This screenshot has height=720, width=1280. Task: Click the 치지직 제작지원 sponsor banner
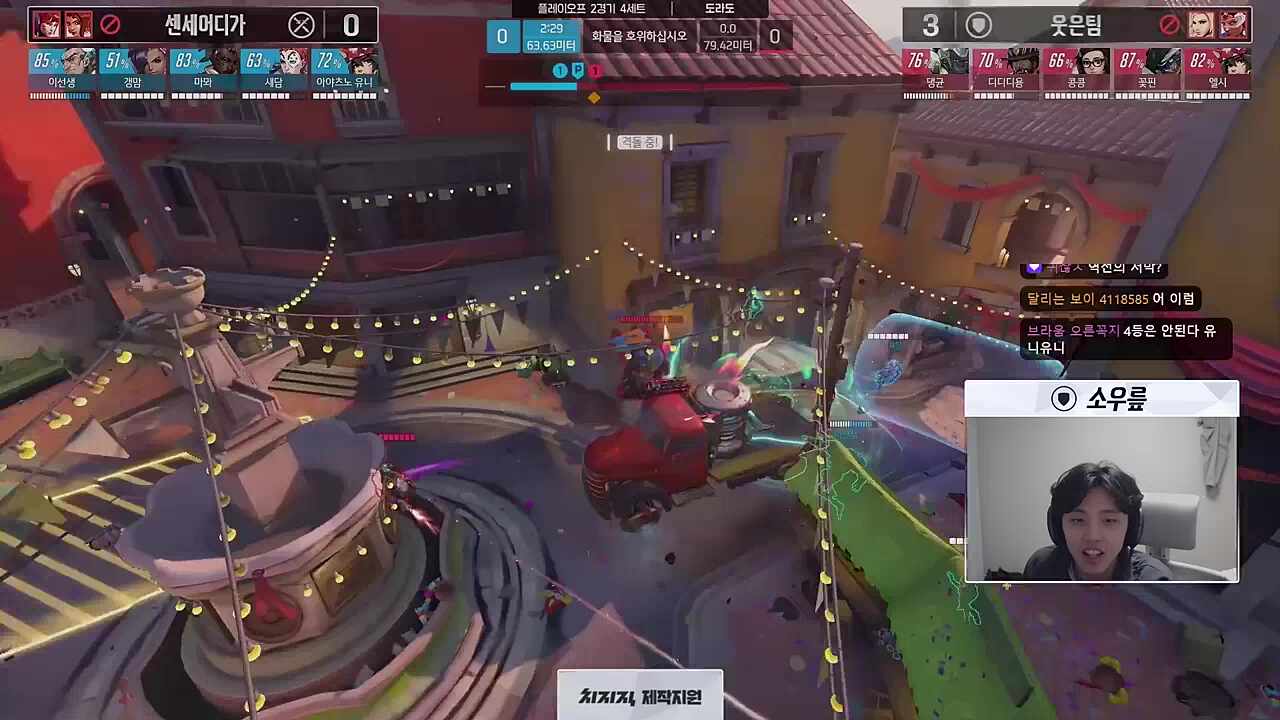coord(640,696)
